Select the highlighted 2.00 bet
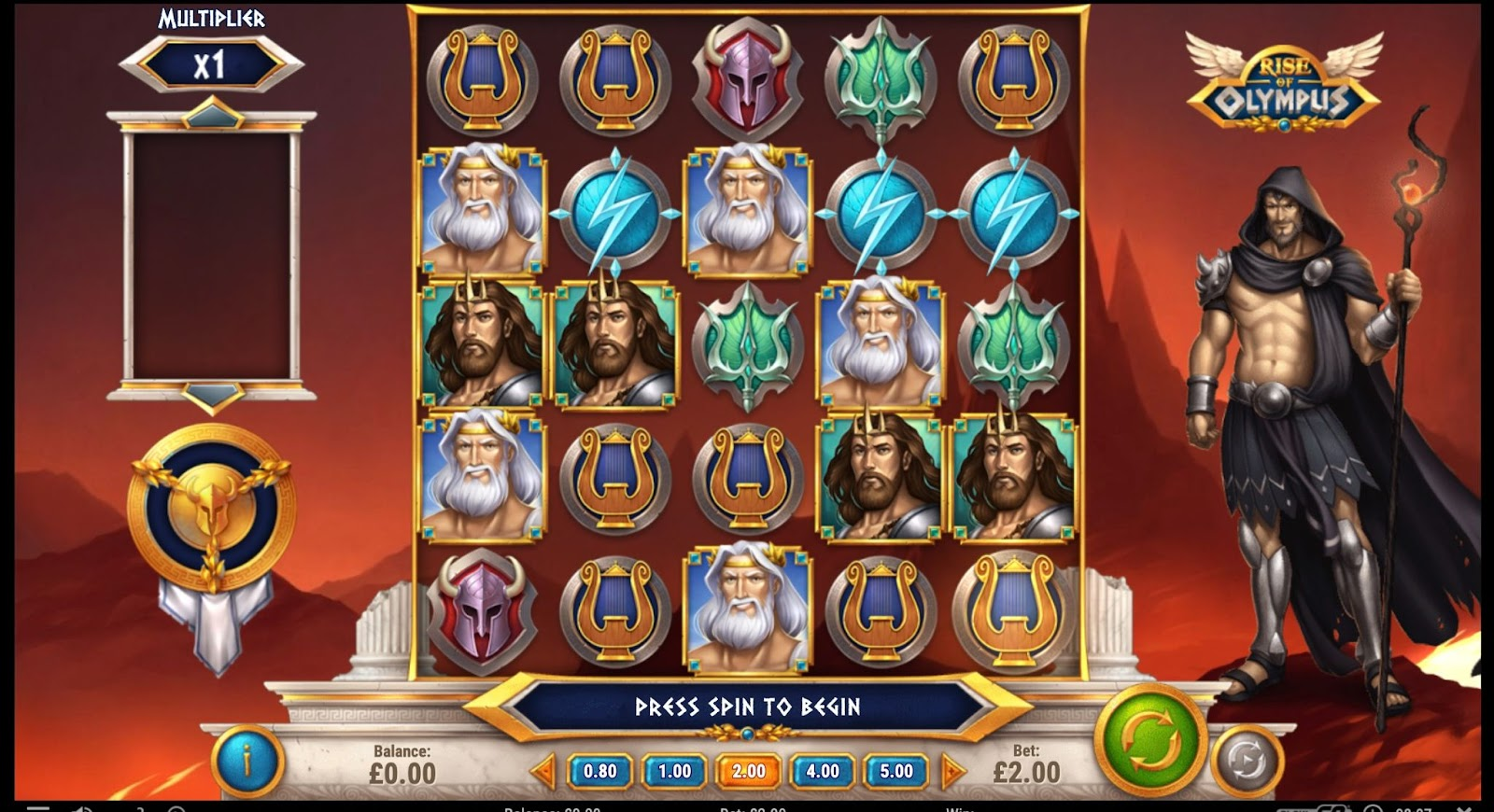Viewport: 1494px width, 812px height. coord(748,772)
